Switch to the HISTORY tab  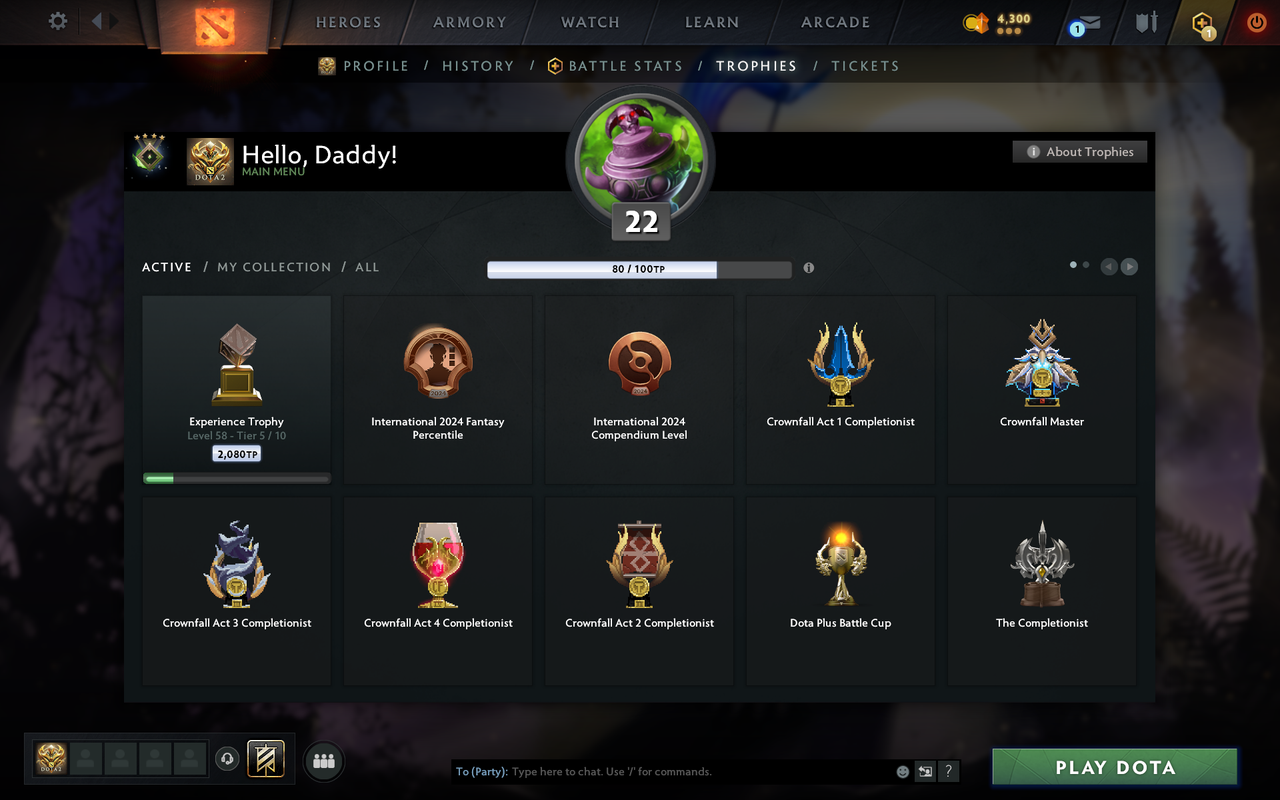[x=478, y=65]
